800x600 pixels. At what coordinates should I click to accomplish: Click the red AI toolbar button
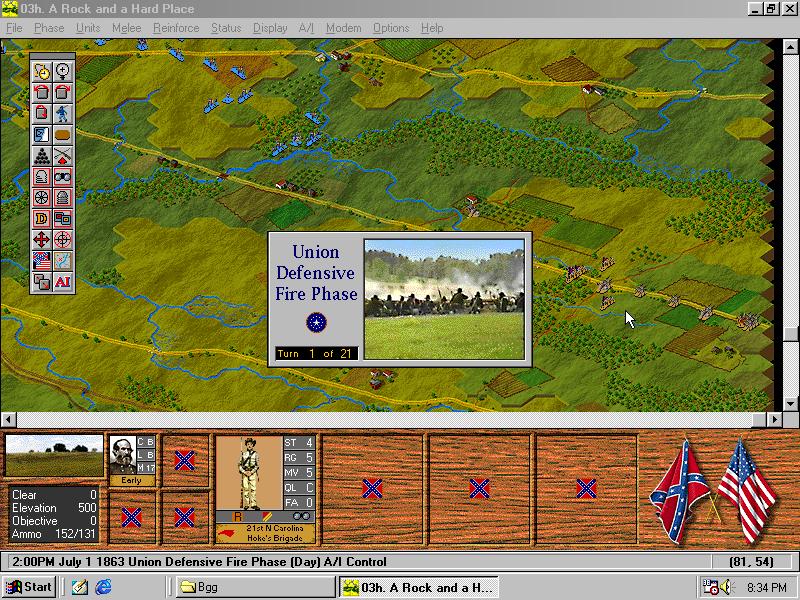62,282
